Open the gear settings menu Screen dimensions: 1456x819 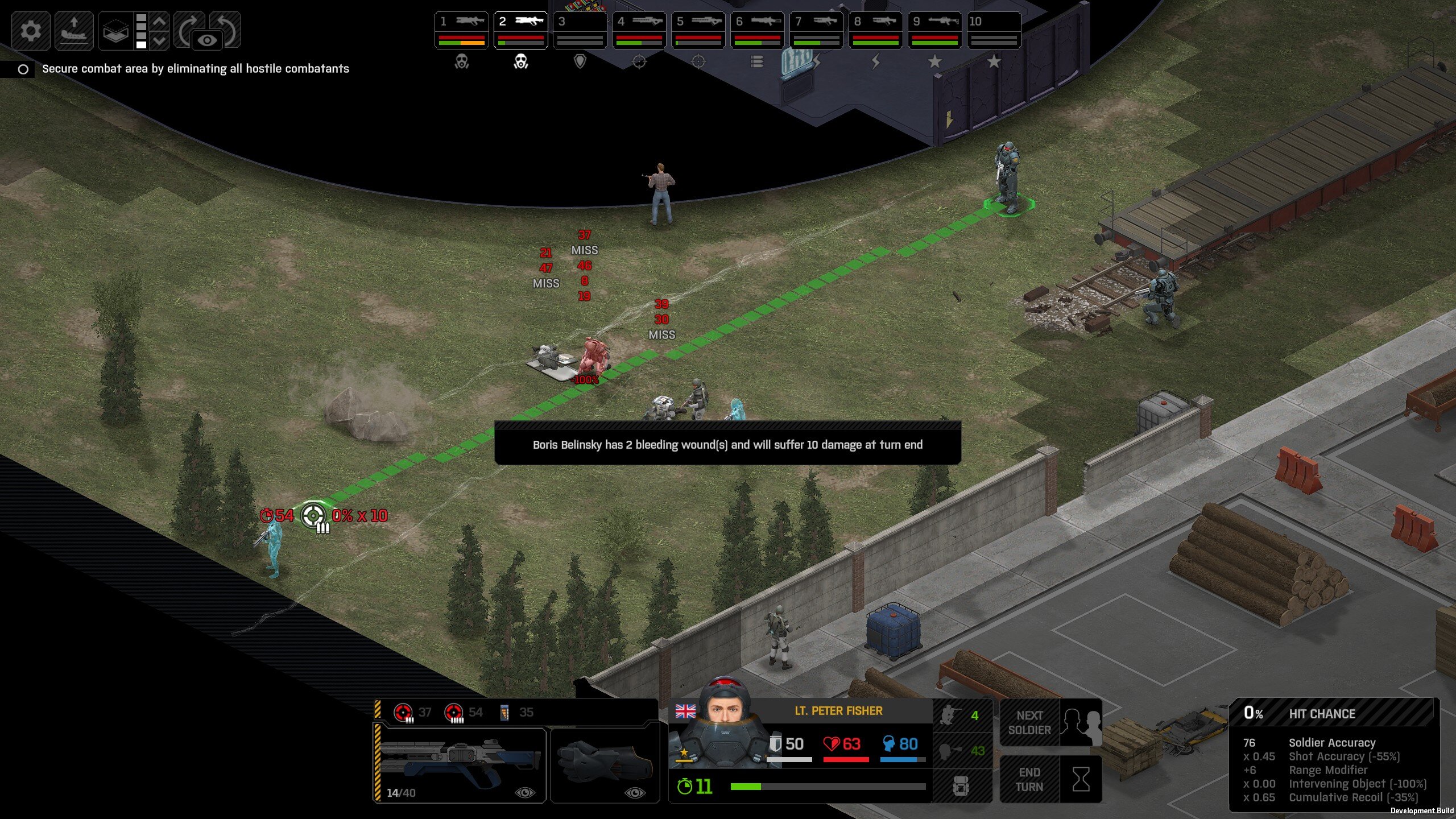tap(31, 31)
